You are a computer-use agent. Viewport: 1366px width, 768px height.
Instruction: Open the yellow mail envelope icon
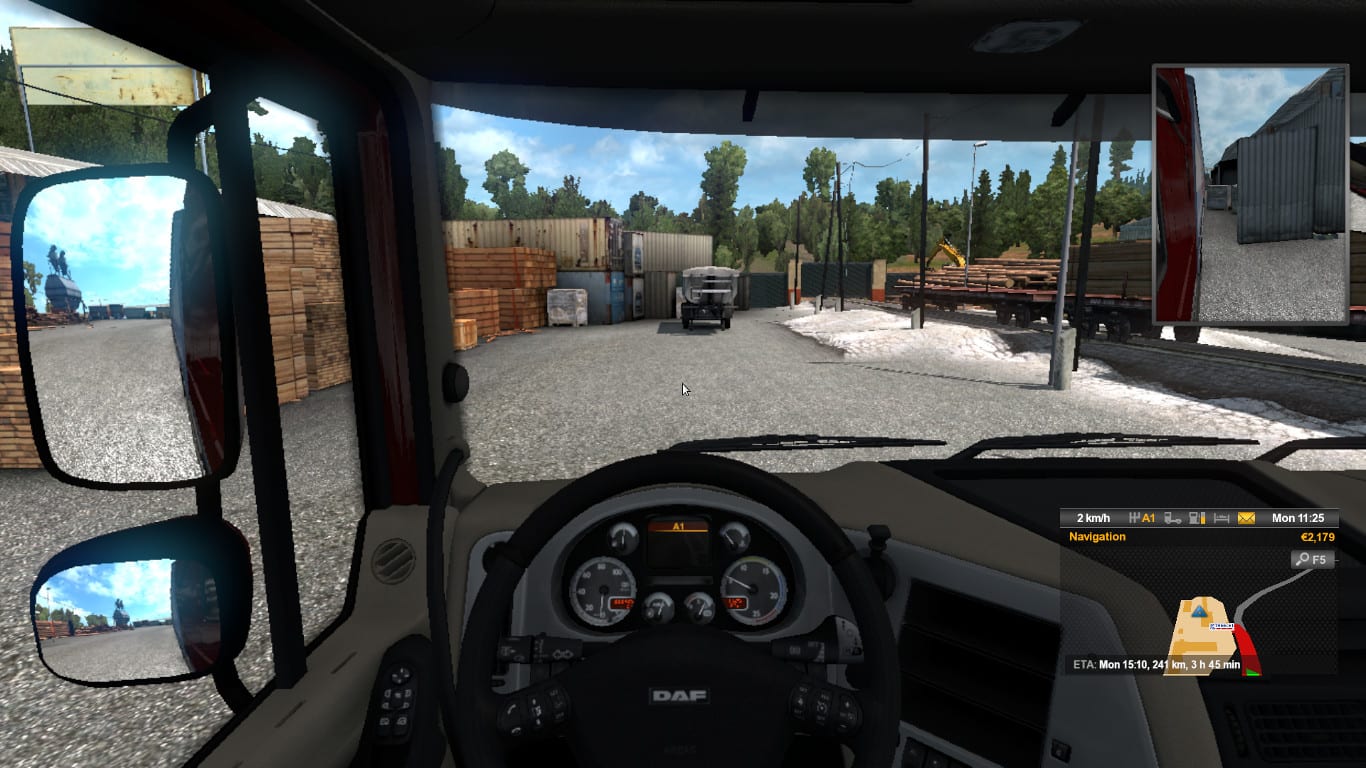click(x=1246, y=518)
